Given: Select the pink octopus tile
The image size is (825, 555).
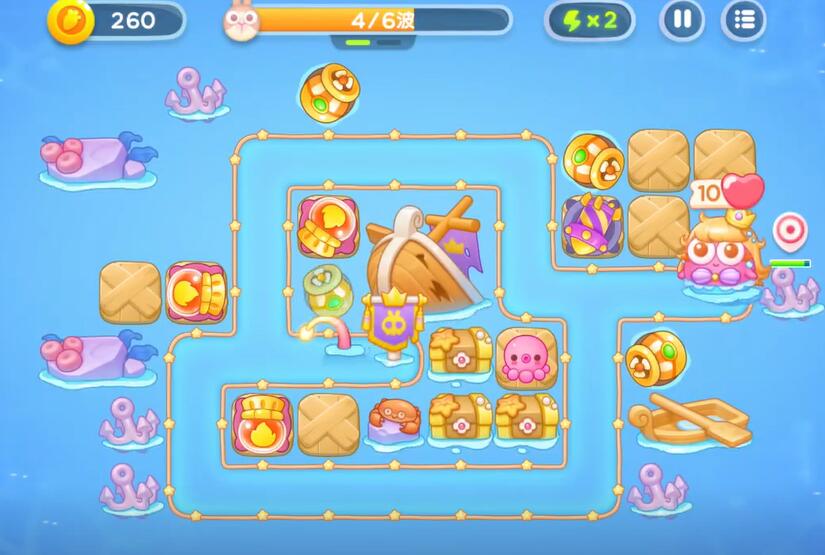Looking at the screenshot, I should point(526,358).
